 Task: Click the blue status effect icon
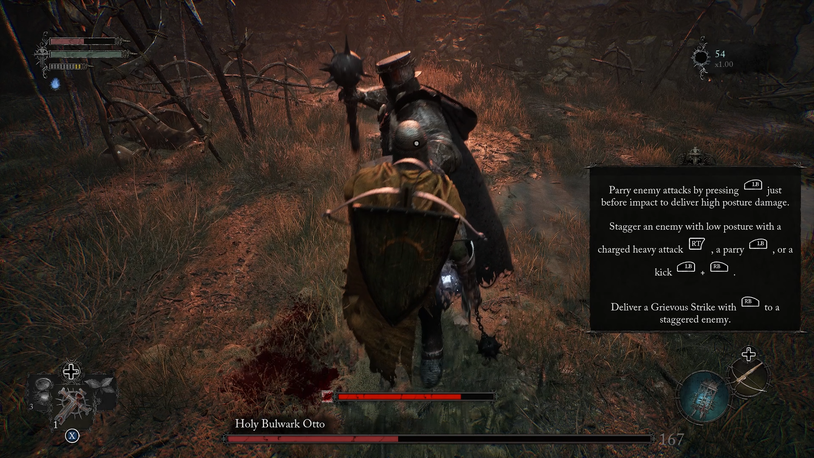click(x=57, y=82)
